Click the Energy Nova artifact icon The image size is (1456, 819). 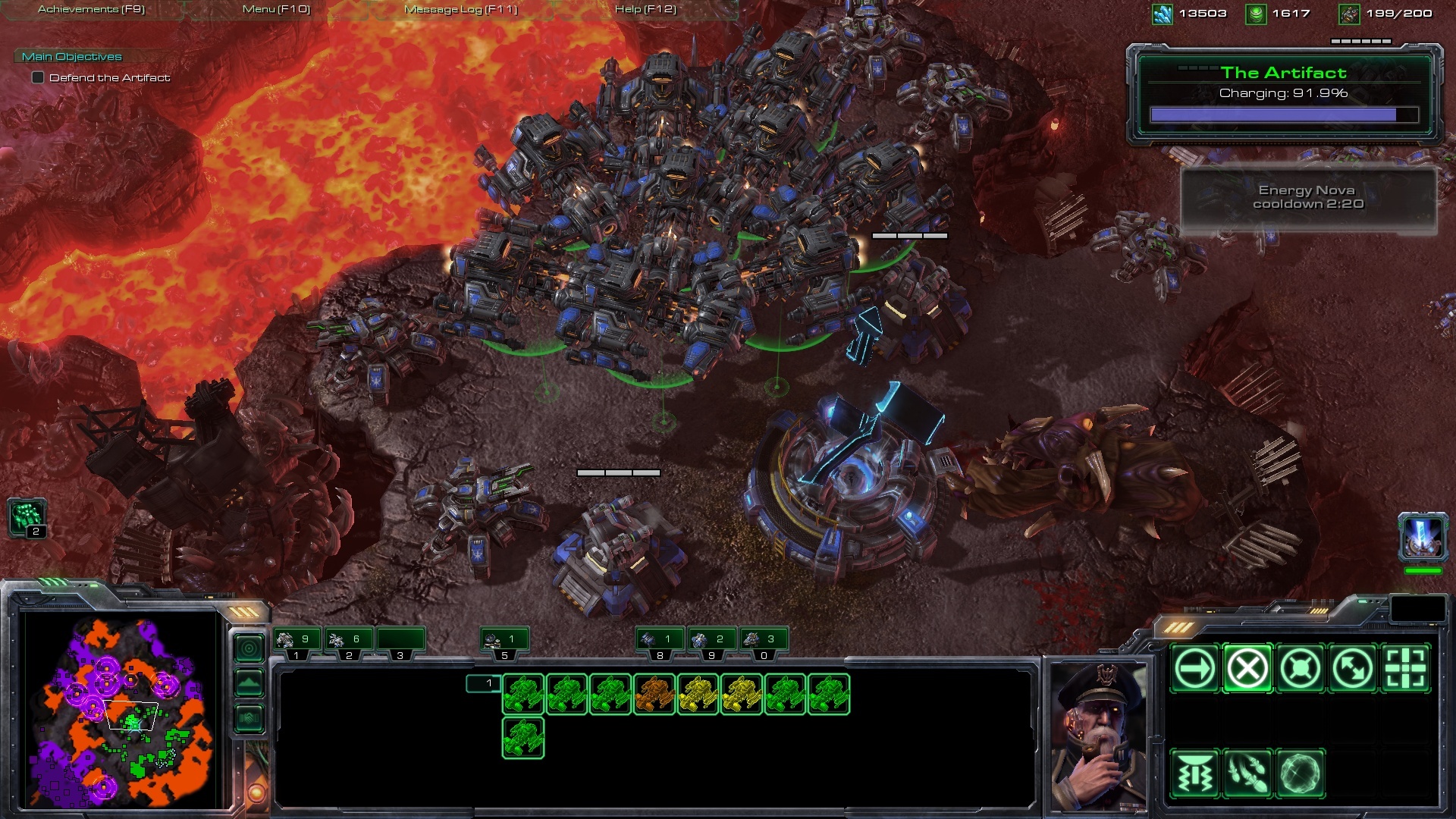(1423, 535)
